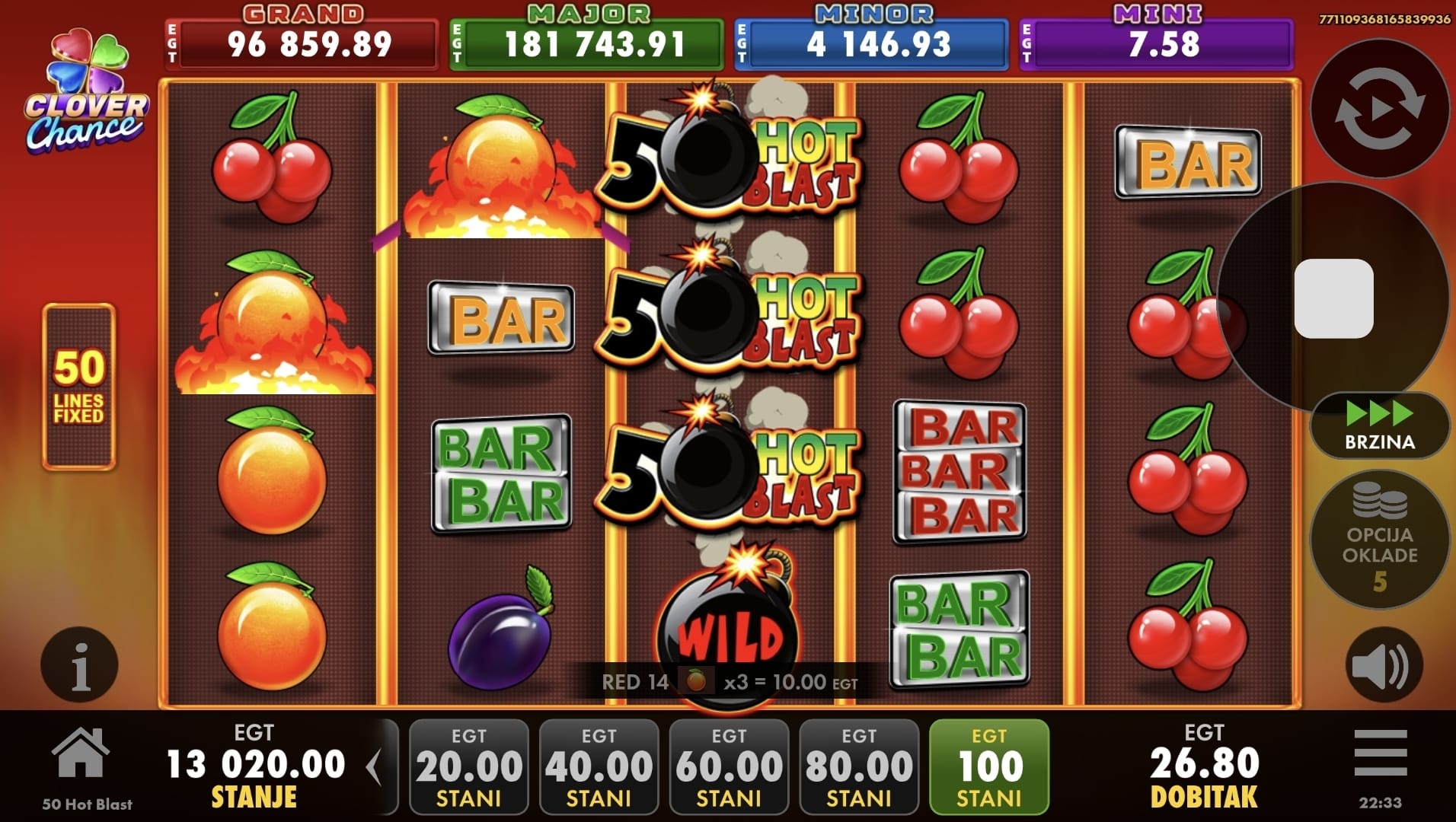Image resolution: width=1456 pixels, height=822 pixels.
Task: Pick the 60.00 stake button
Action: click(x=729, y=767)
